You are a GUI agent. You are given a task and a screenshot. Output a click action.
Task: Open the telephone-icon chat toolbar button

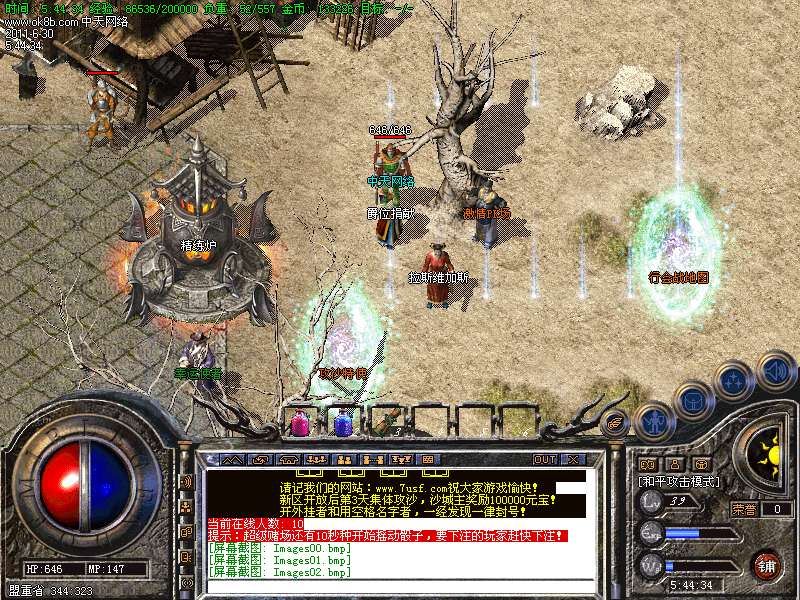point(289,460)
